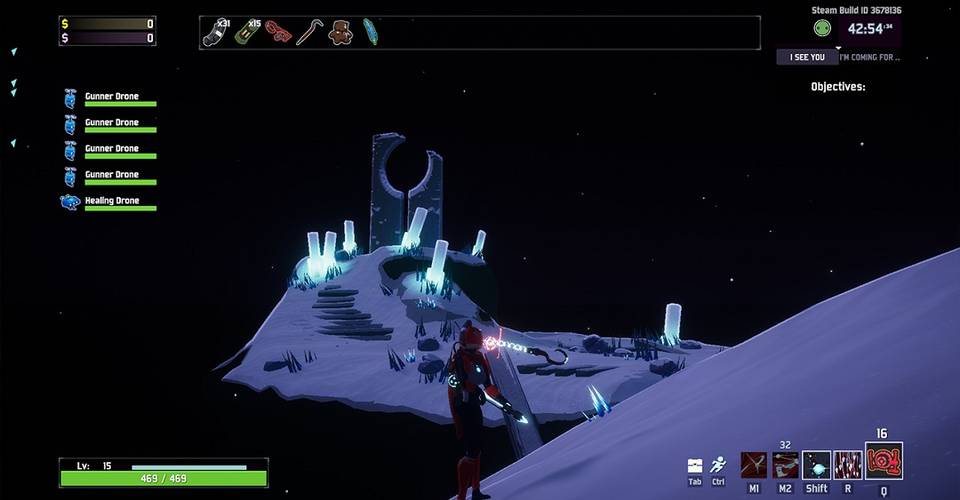Screen dimensions: 960x500
Task: Trigger the Shift utility orb skill
Action: pos(816,465)
